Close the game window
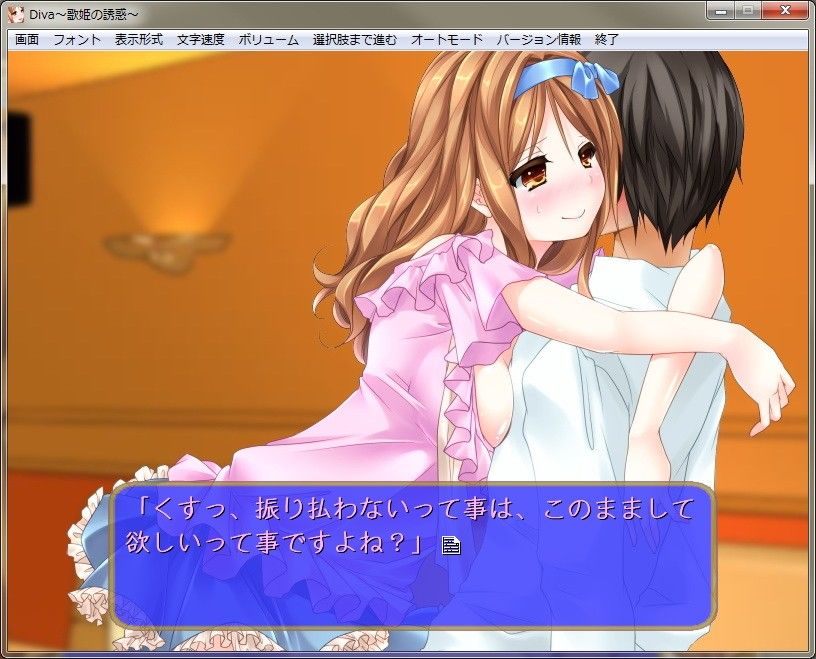The height and width of the screenshot is (659, 816). click(x=785, y=11)
